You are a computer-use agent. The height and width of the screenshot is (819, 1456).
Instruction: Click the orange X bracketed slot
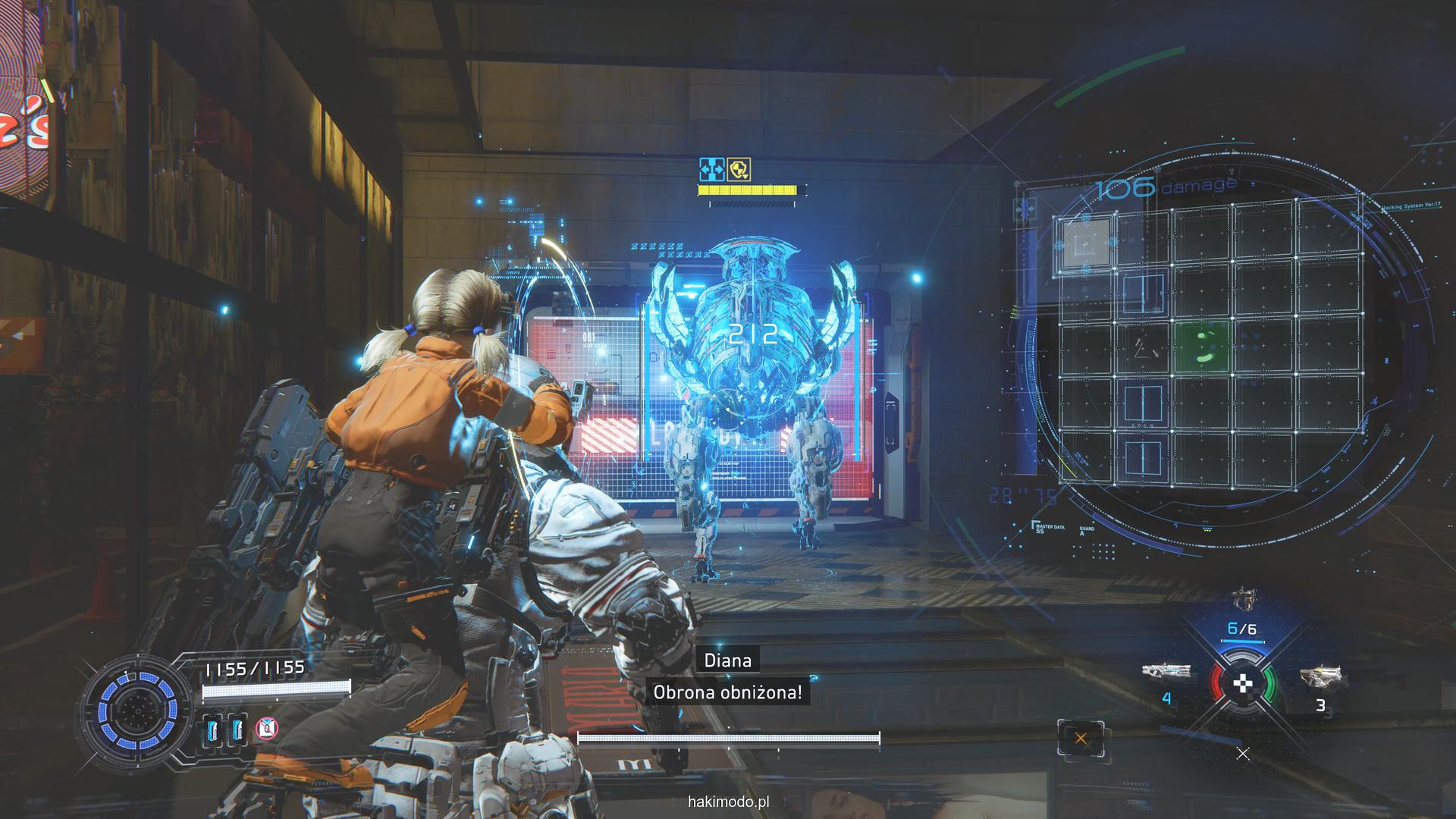point(1081,739)
